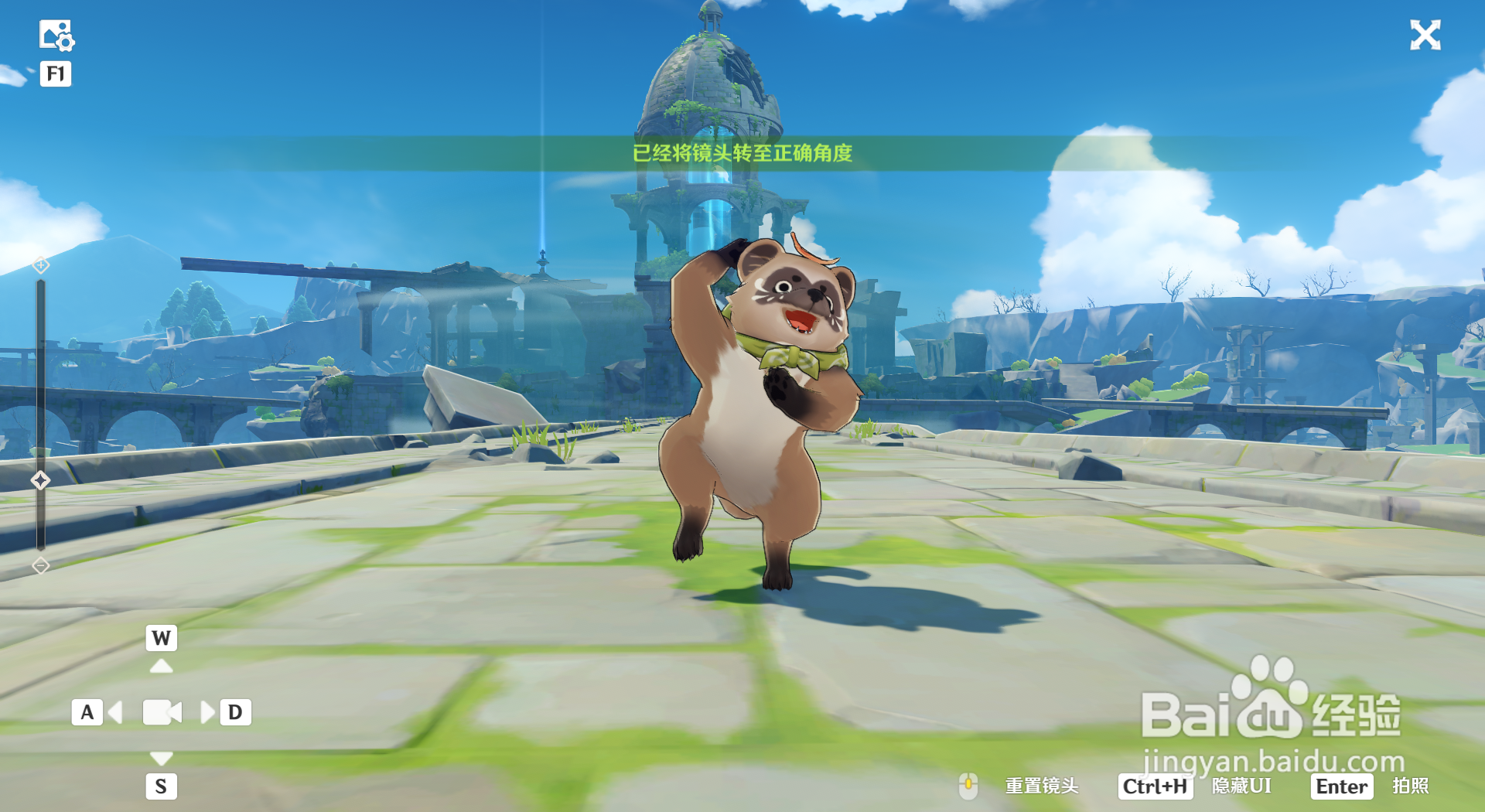Move camera up with the up arrow
1485x812 pixels.
coord(161,666)
